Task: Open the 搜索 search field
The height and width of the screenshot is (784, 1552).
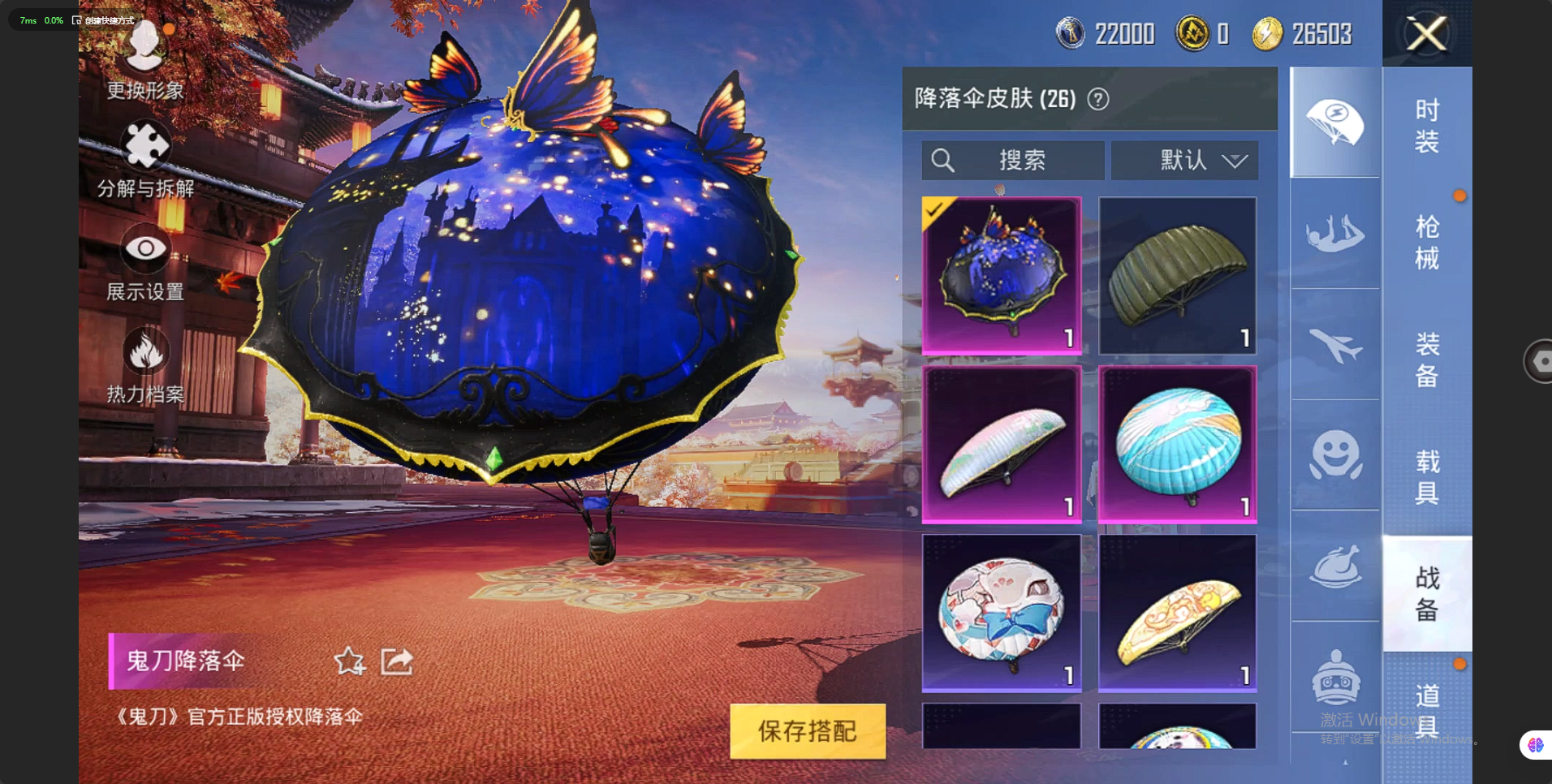Action: tap(1012, 160)
